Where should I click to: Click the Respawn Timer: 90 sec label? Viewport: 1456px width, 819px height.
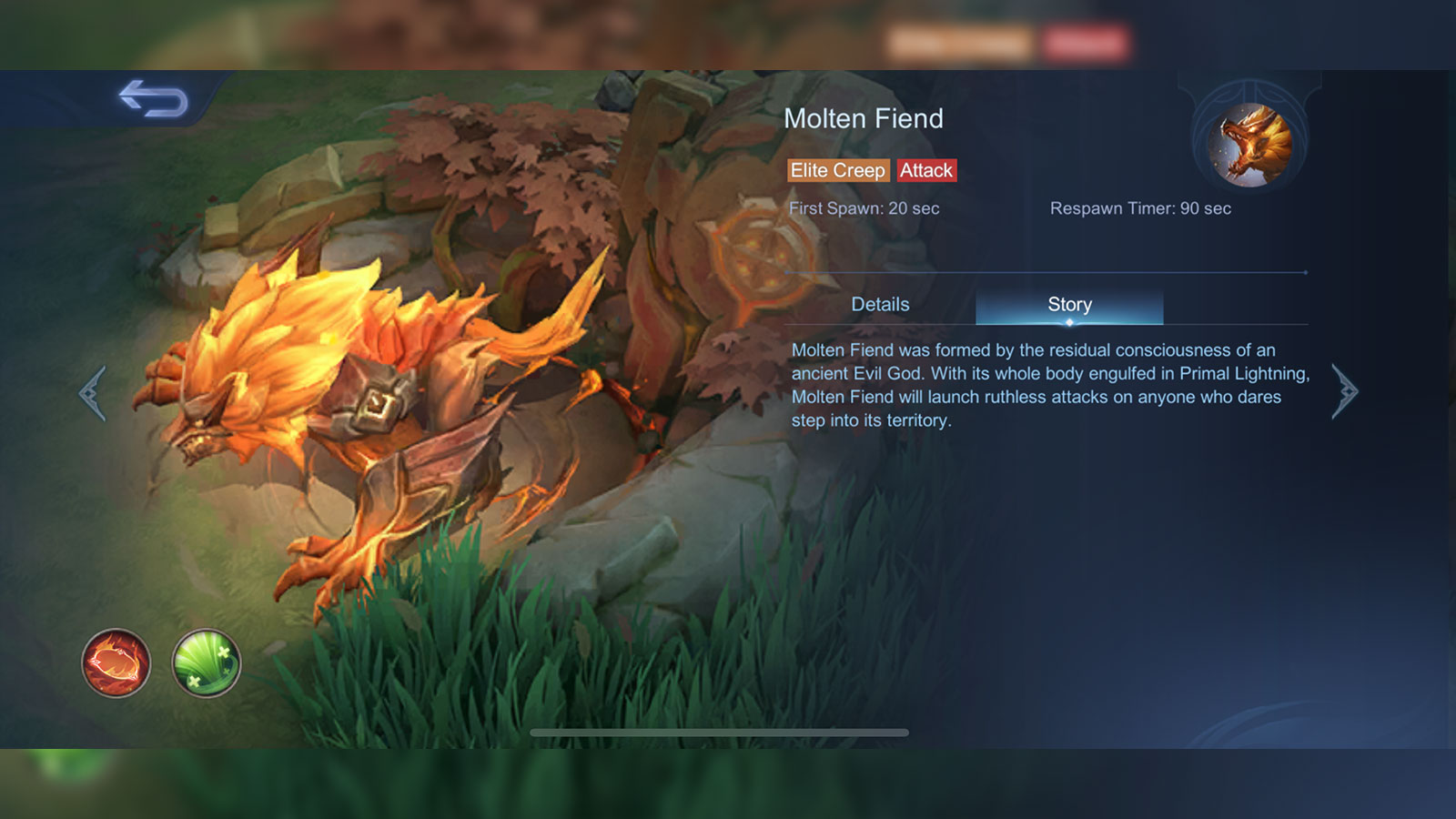point(1141,208)
